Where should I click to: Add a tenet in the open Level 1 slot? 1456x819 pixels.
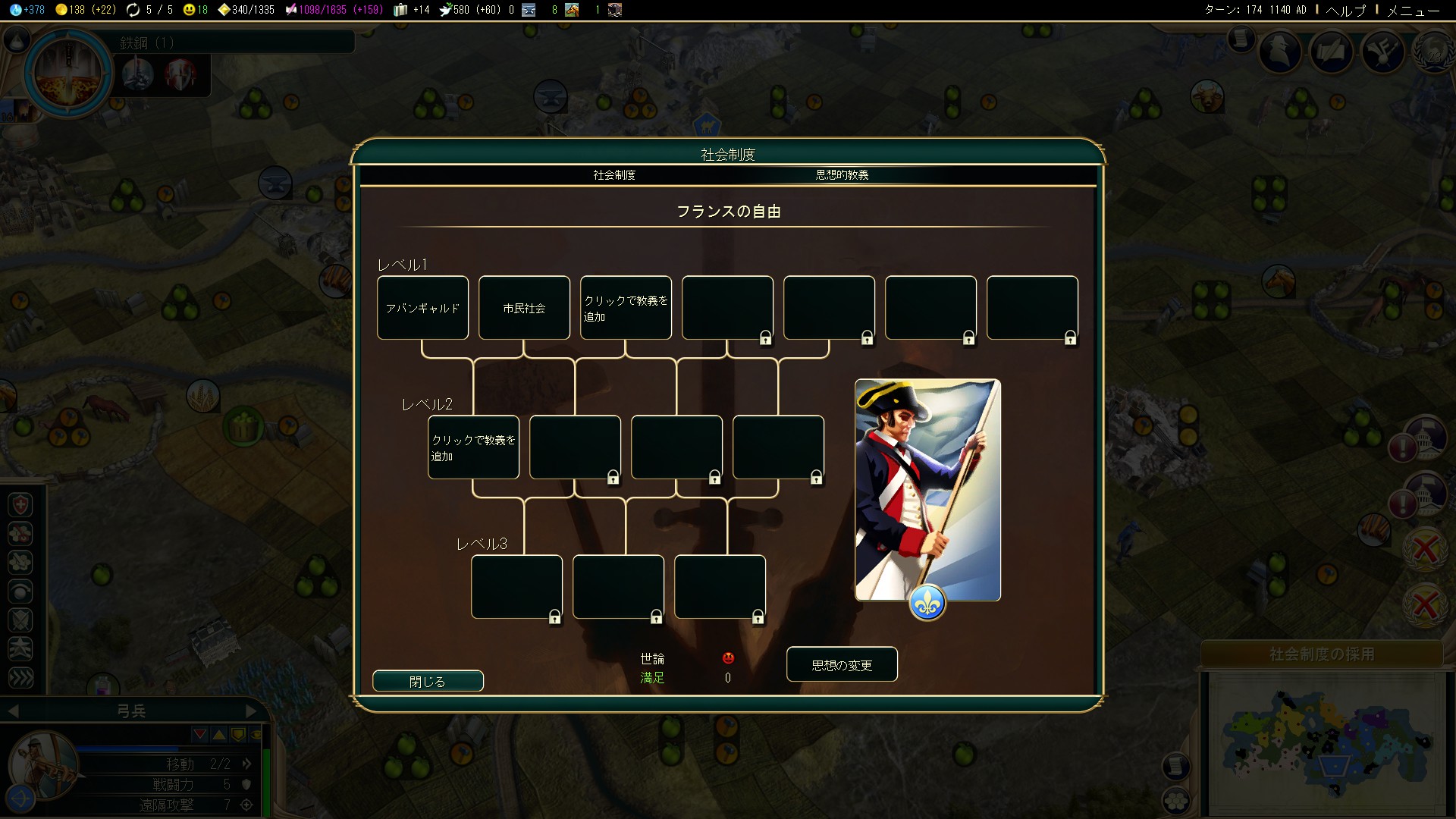click(626, 308)
